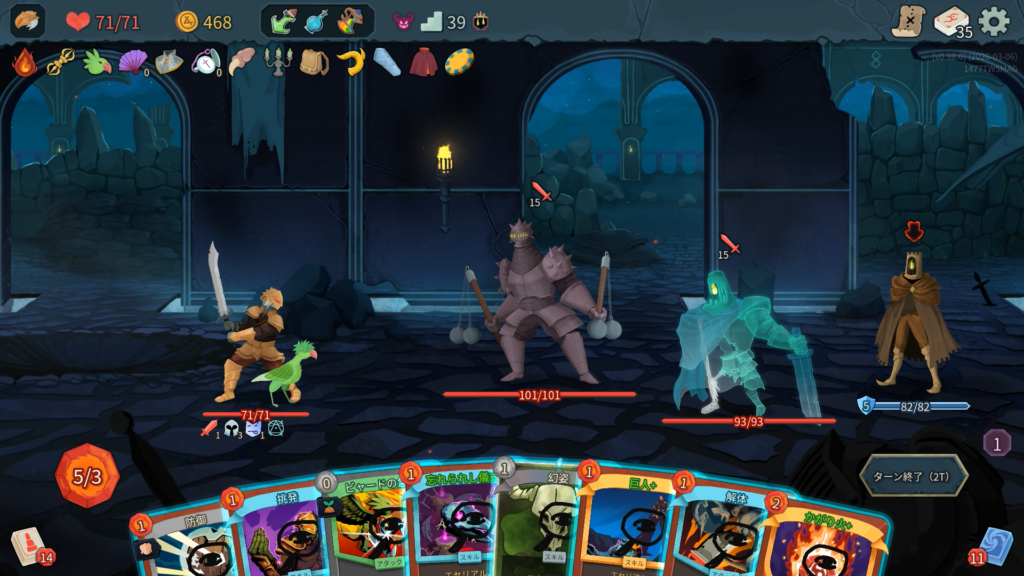Show the discard pile with 11 cards
Viewport: 1024px width, 576px height.
pos(994,546)
